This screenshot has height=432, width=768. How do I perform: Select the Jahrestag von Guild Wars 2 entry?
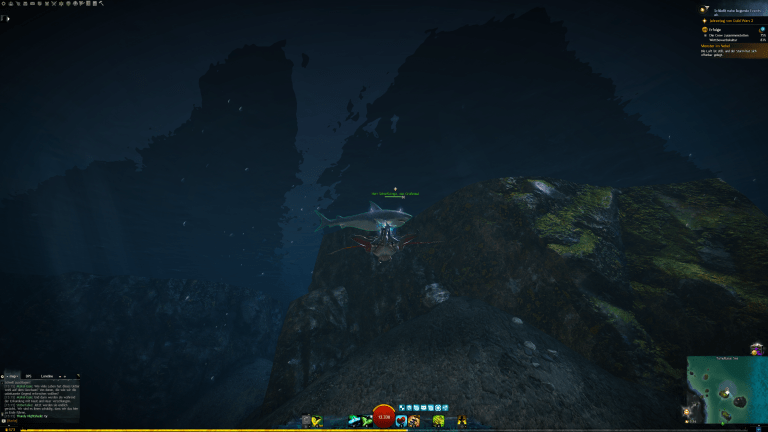(x=733, y=19)
